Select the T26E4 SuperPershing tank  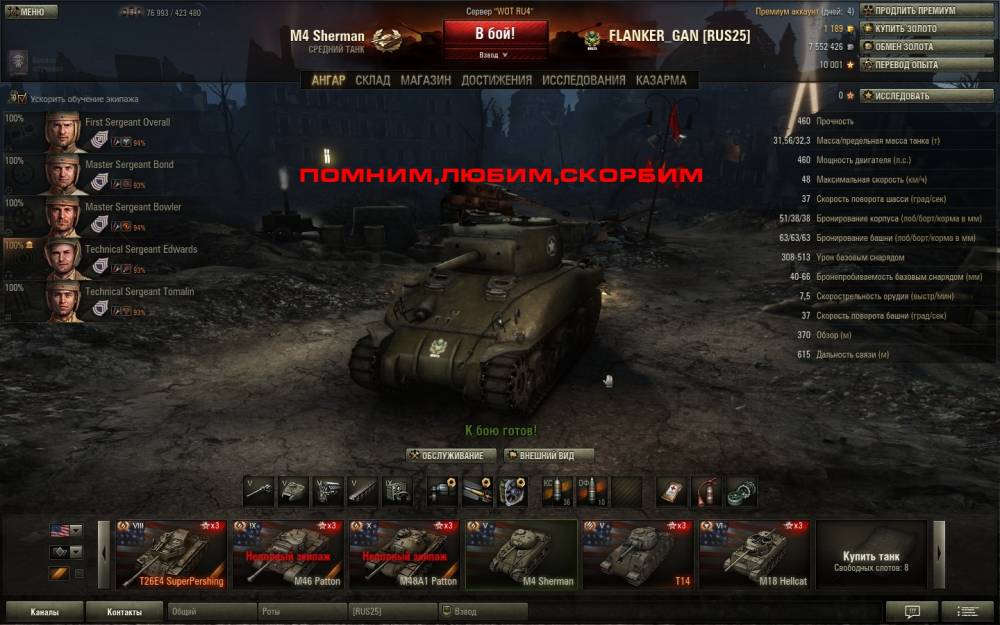pos(171,554)
